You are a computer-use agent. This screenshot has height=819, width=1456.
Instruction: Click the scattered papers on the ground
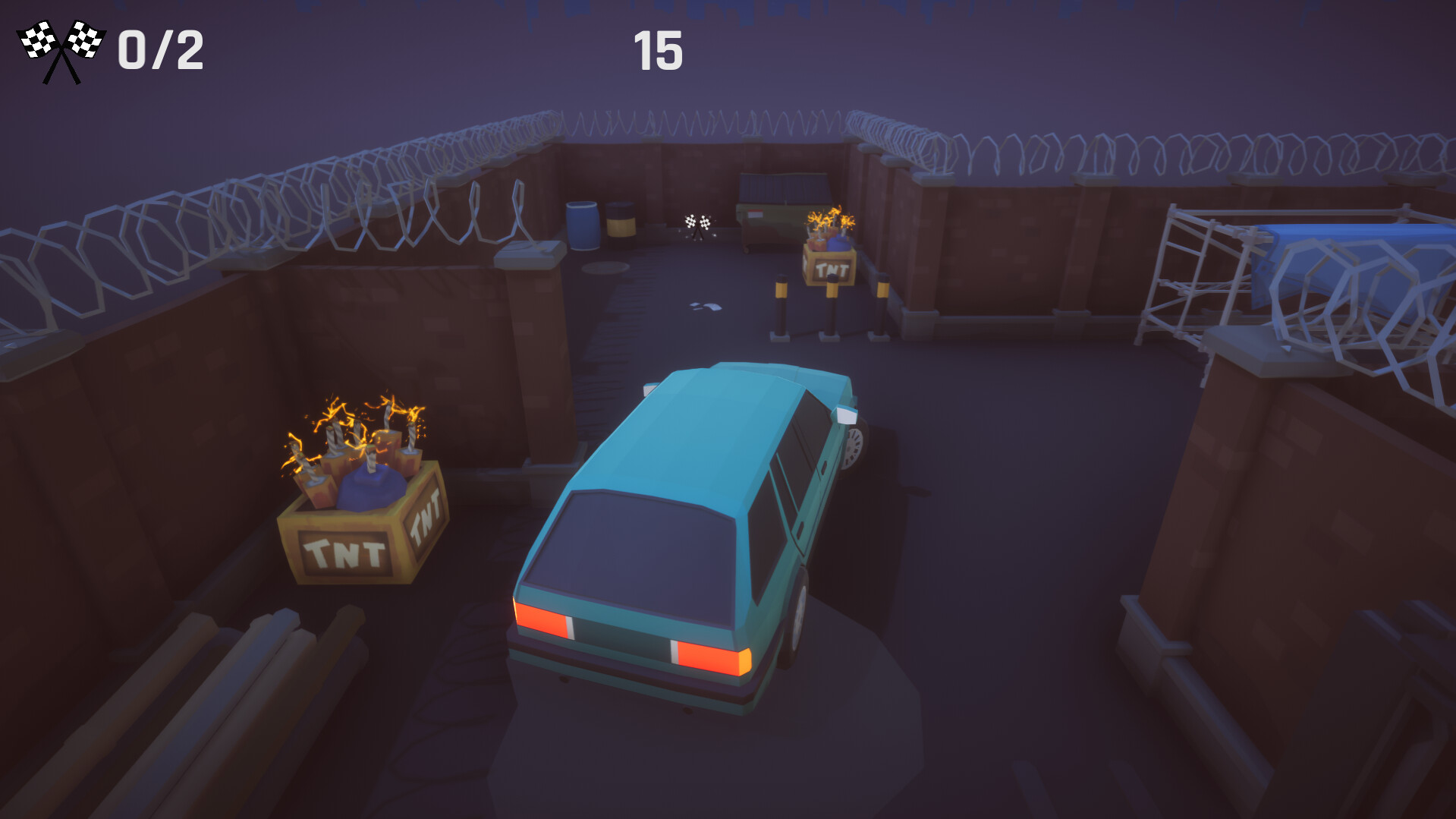coord(704,304)
